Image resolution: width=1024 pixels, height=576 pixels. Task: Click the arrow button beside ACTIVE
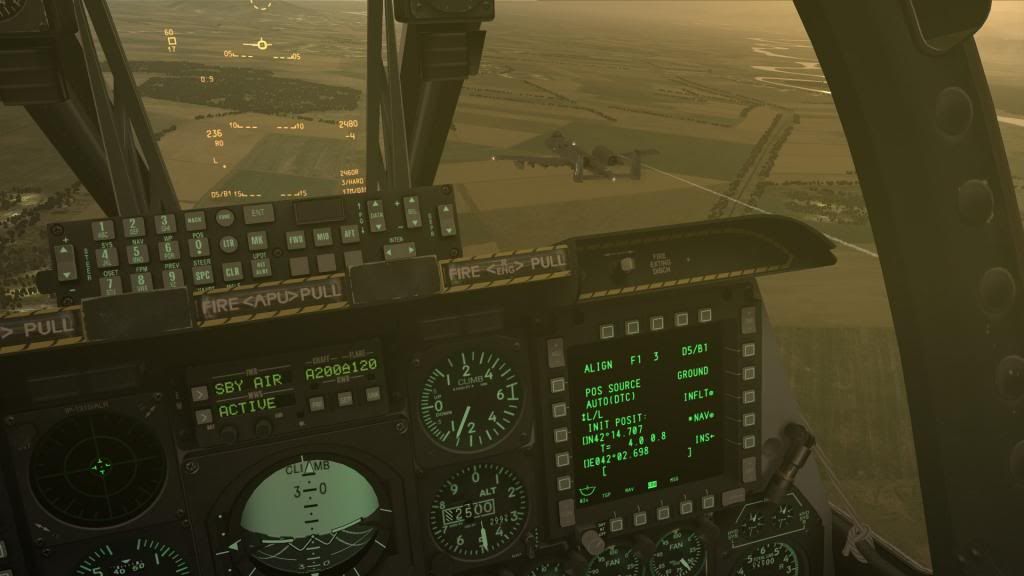pyautogui.click(x=203, y=415)
